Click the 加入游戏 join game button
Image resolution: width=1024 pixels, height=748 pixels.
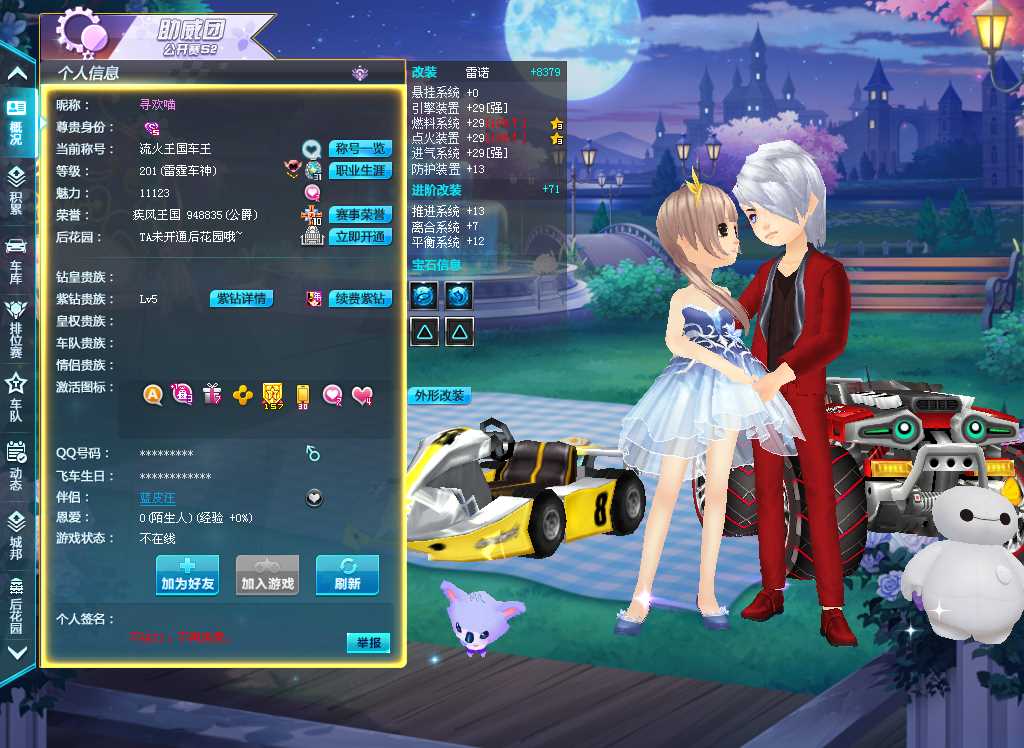click(x=268, y=575)
